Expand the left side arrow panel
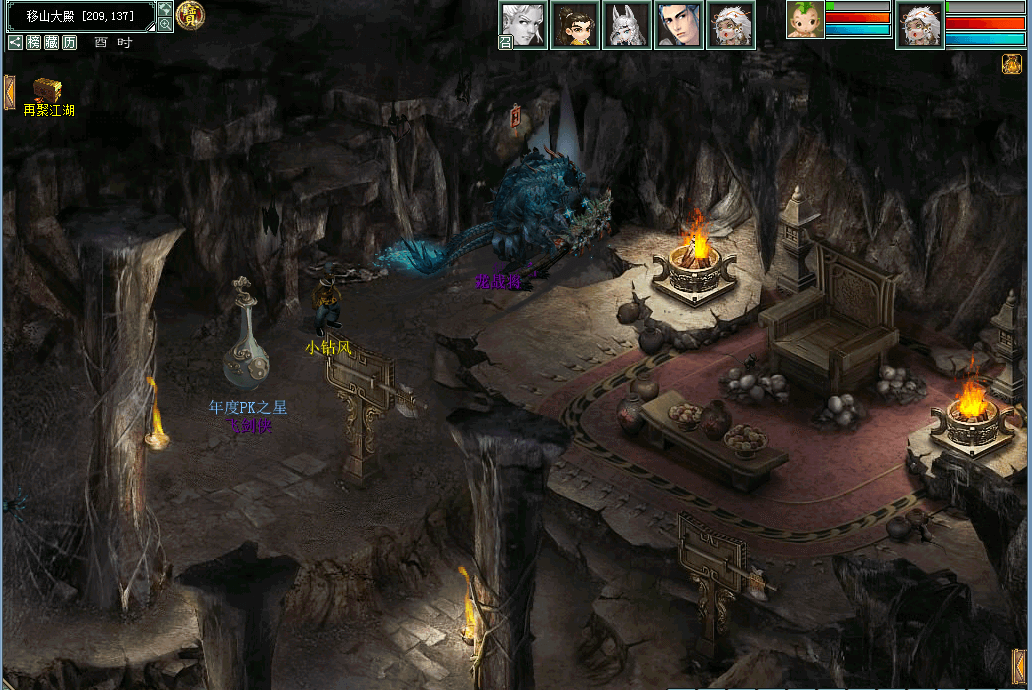 point(9,91)
